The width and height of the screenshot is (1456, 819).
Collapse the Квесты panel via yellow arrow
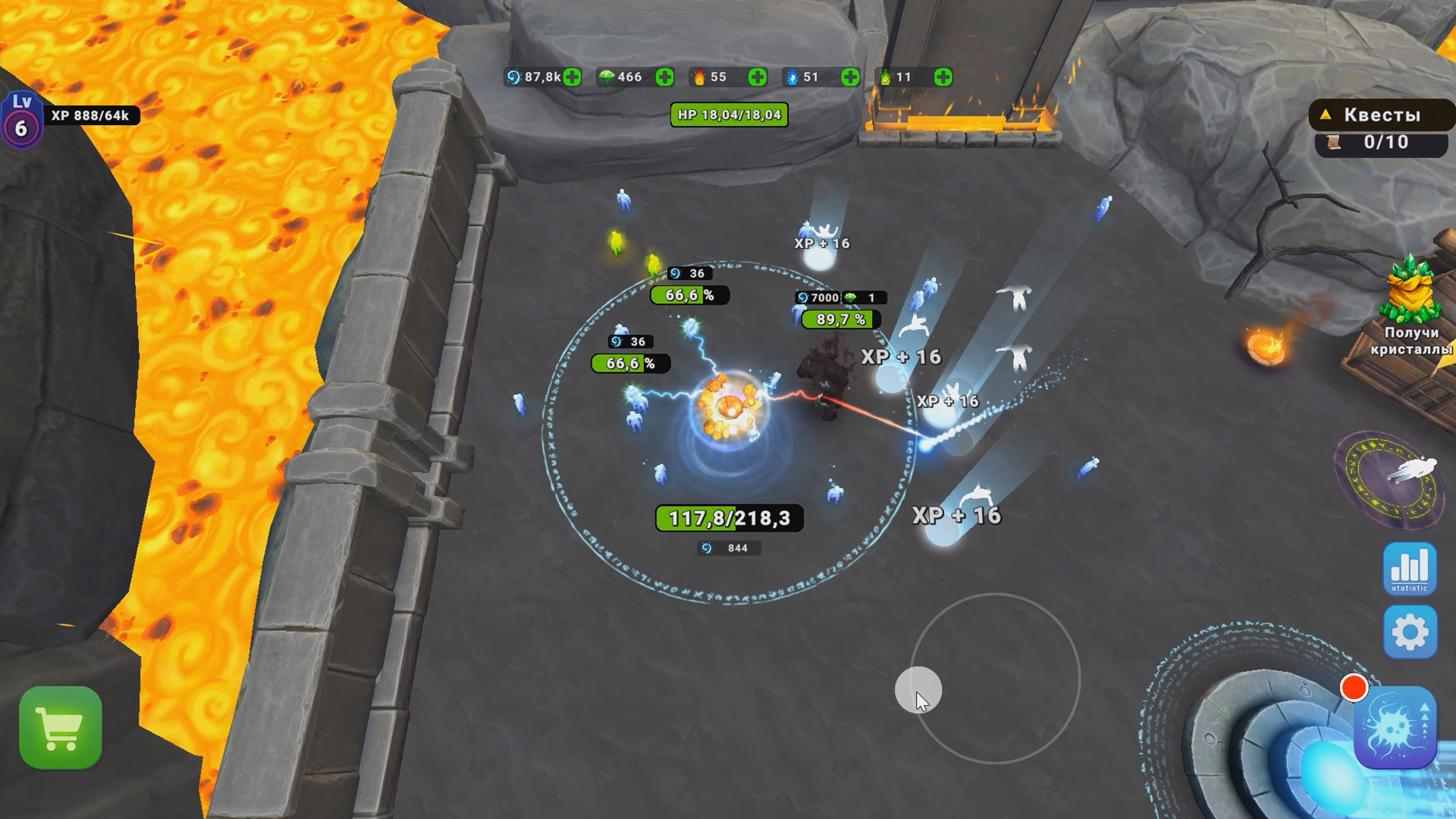1326,114
